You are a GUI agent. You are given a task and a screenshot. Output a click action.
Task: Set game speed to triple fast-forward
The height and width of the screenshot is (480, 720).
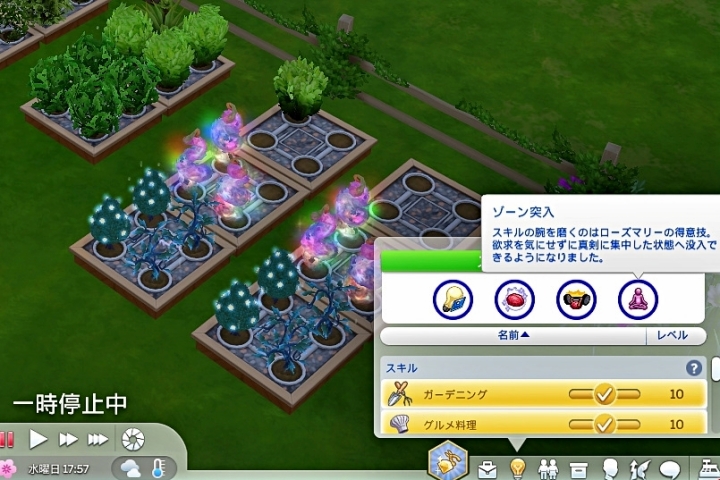point(98,439)
